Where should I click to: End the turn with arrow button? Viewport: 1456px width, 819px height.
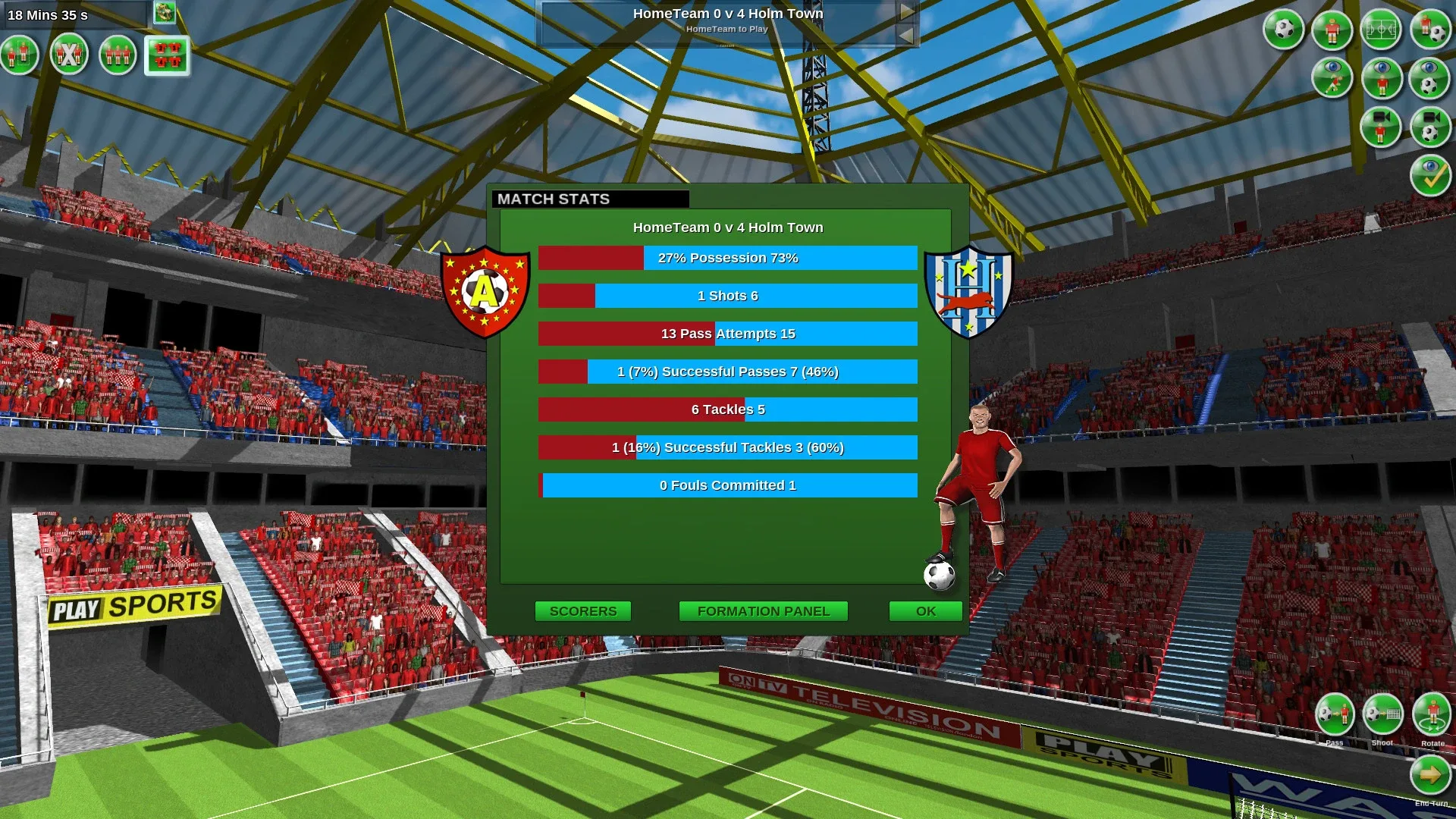pyautogui.click(x=1430, y=775)
